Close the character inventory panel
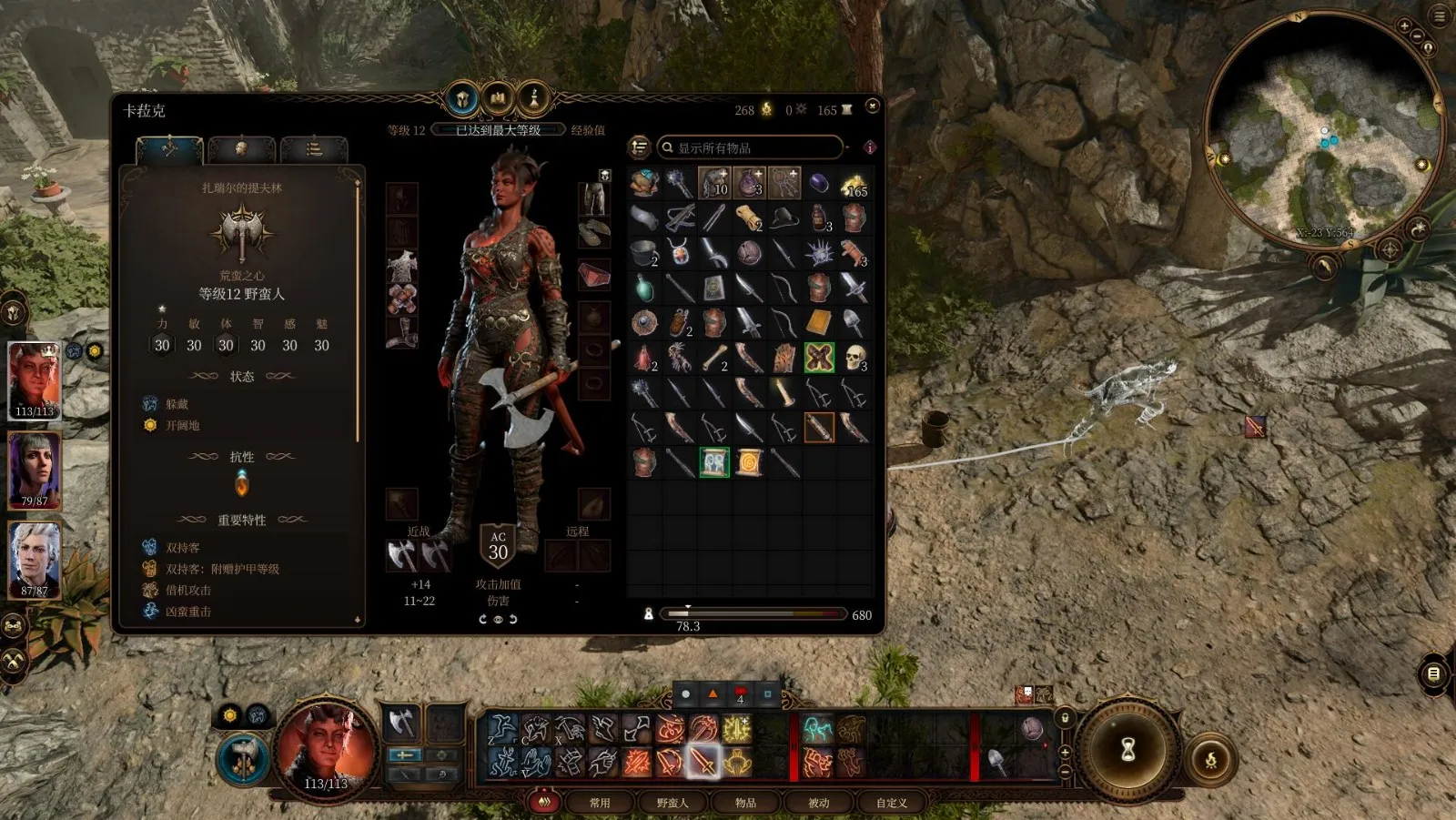The image size is (1456, 820). tap(872, 106)
